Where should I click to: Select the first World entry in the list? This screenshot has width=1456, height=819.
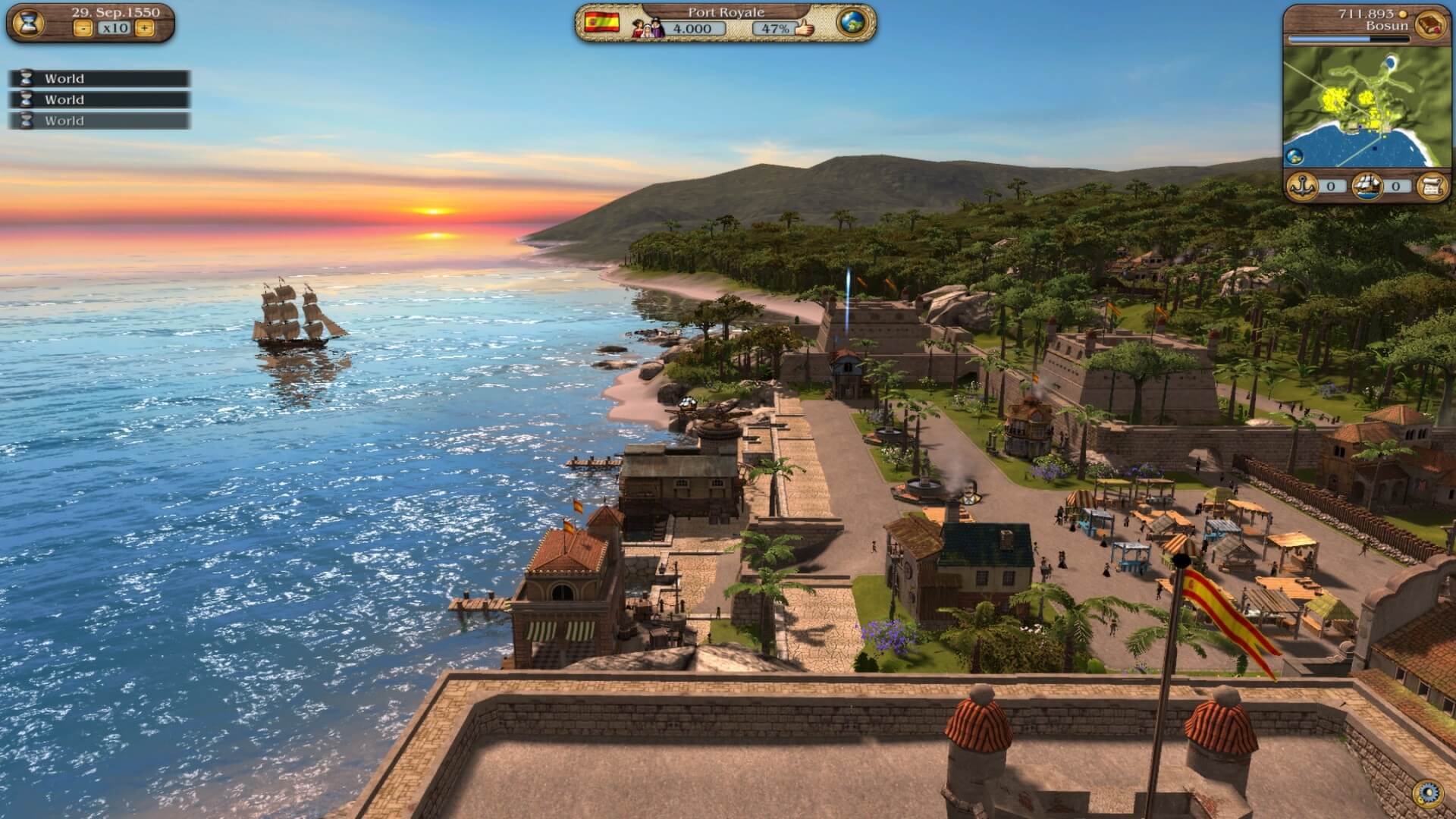(x=99, y=78)
